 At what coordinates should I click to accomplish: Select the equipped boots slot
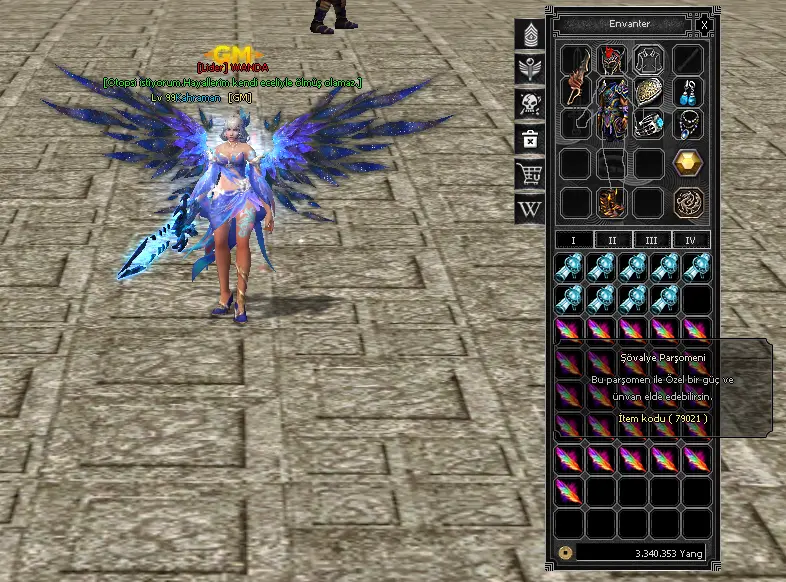point(612,202)
